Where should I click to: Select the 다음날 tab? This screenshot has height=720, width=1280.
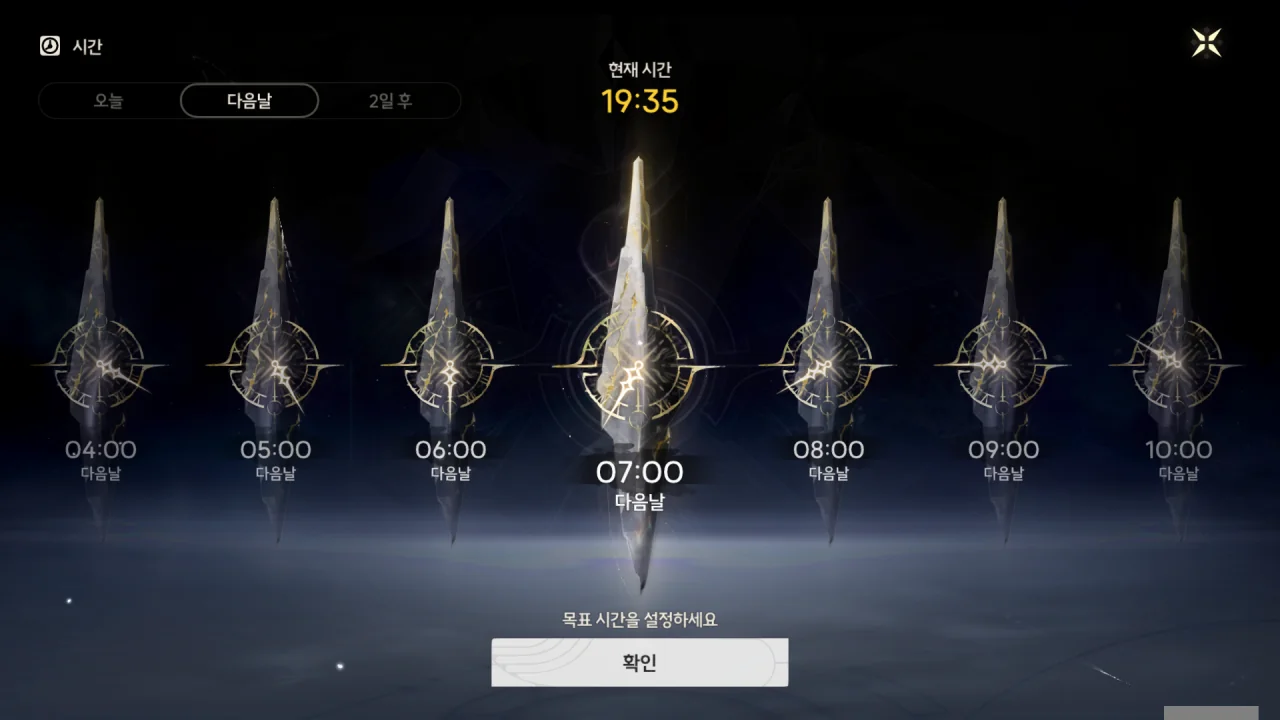249,101
